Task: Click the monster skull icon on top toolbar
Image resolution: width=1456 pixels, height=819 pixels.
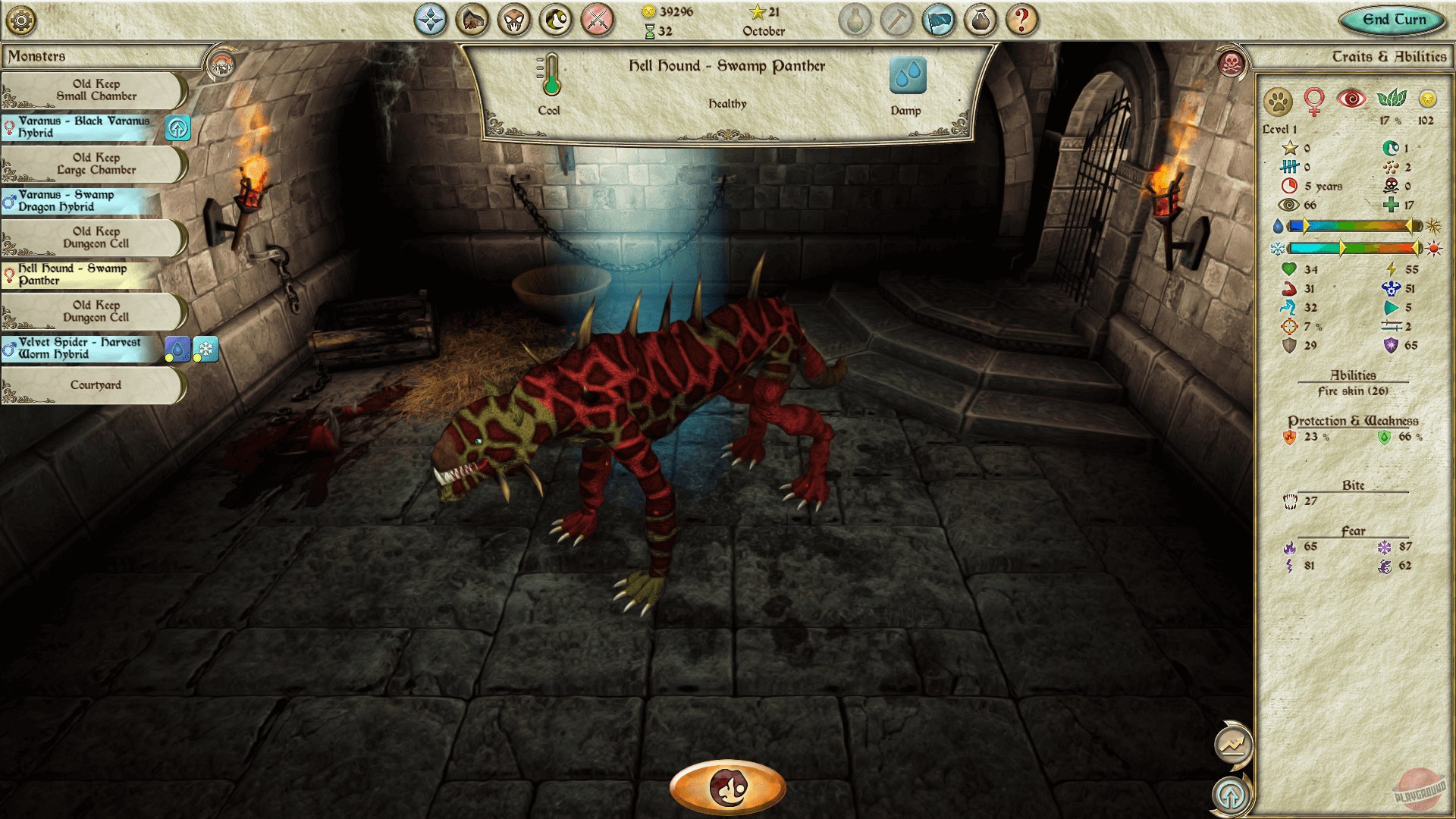Action: click(x=512, y=20)
